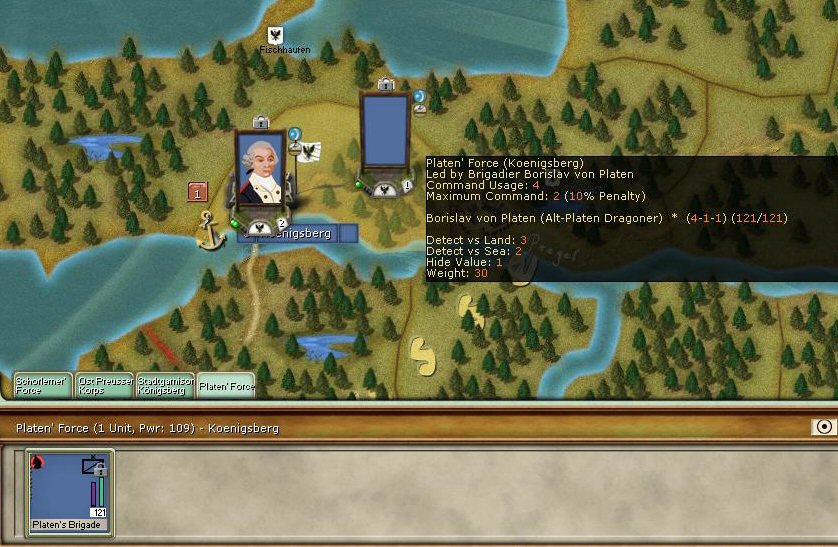Show the Platen' Force tab
The width and height of the screenshot is (838, 547).
225,386
